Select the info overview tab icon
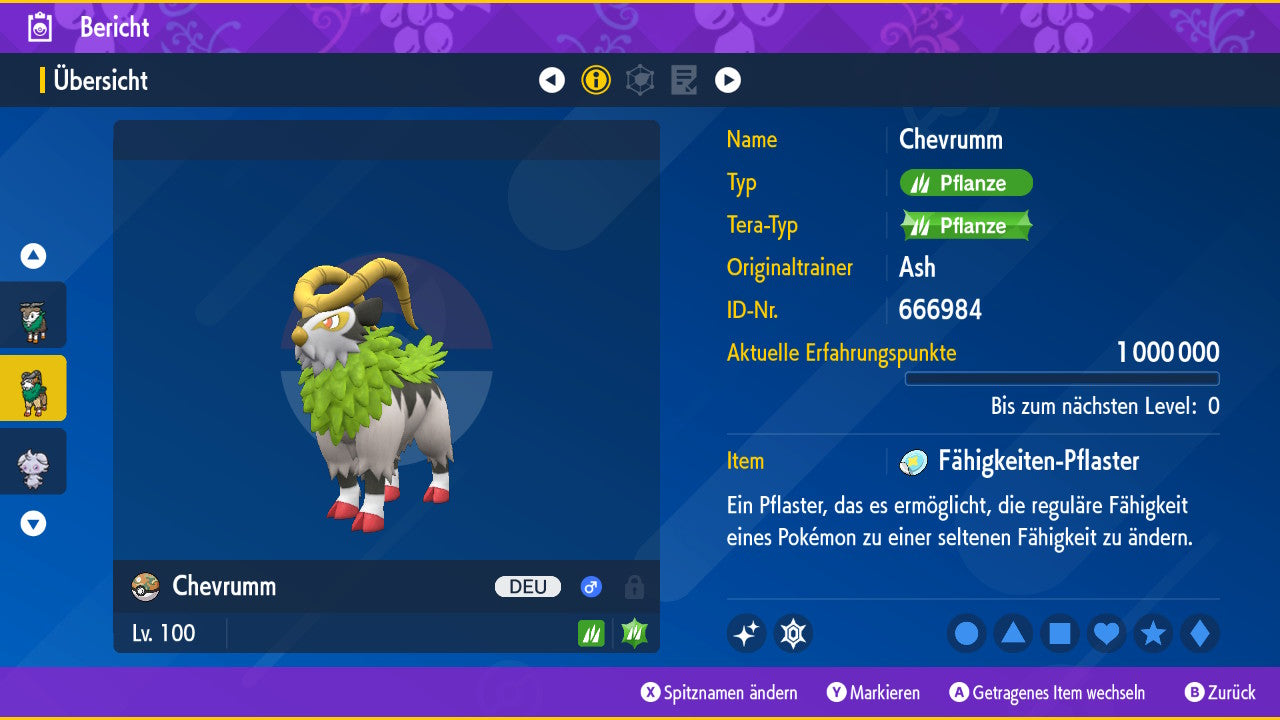This screenshot has height=720, width=1280. click(x=596, y=80)
